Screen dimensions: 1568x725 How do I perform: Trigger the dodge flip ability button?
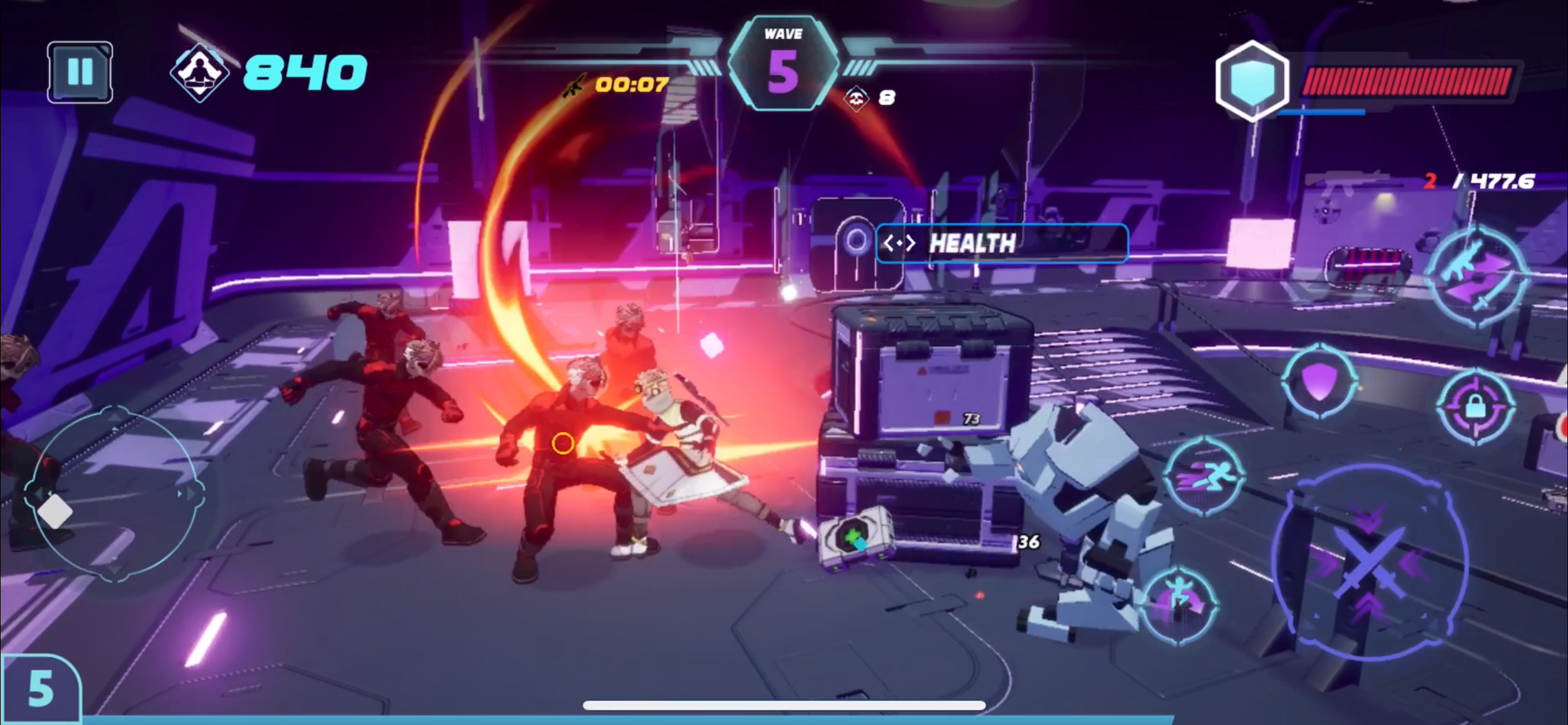click(x=1178, y=601)
